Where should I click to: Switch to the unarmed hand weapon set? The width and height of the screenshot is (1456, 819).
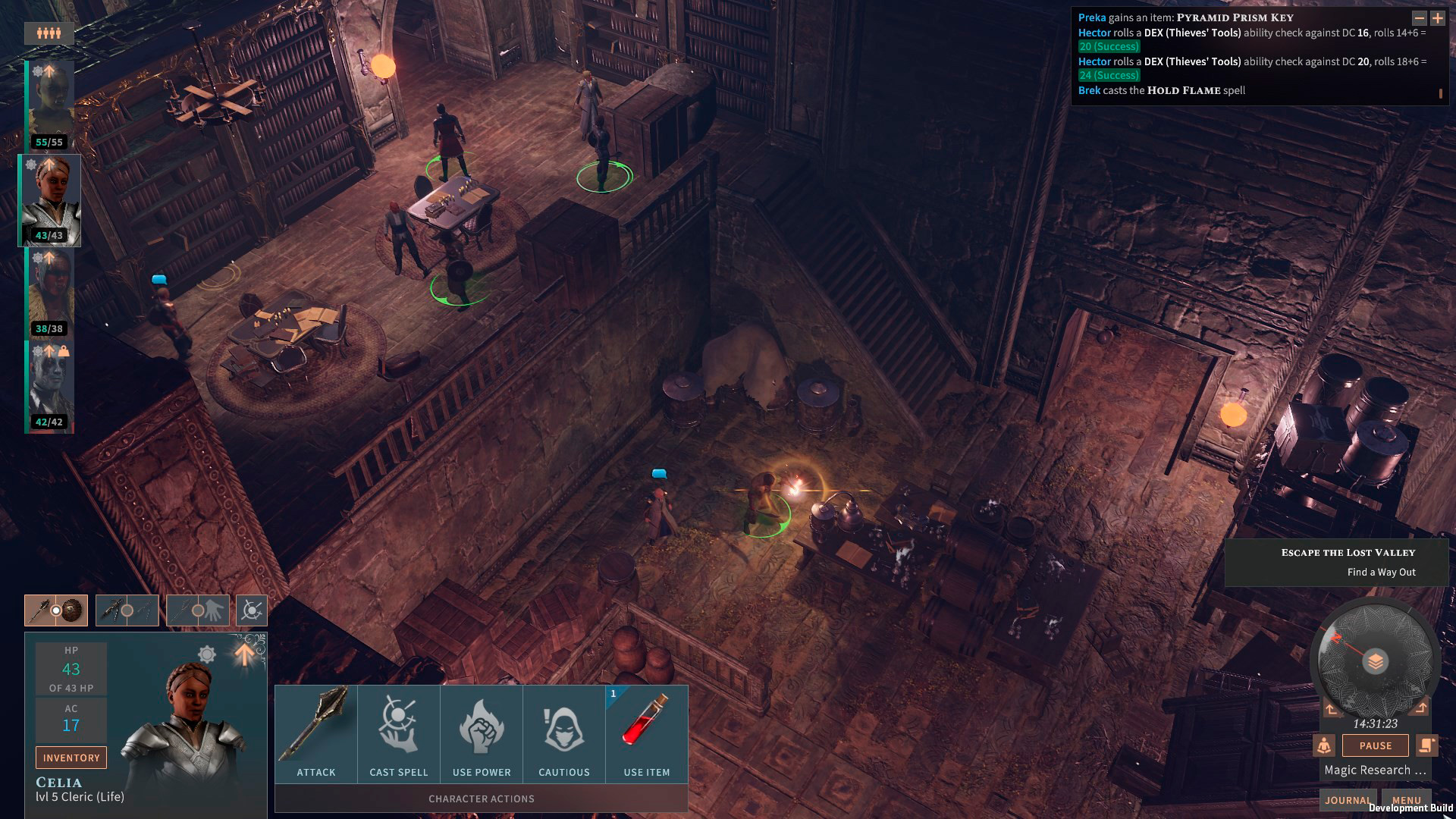(198, 610)
